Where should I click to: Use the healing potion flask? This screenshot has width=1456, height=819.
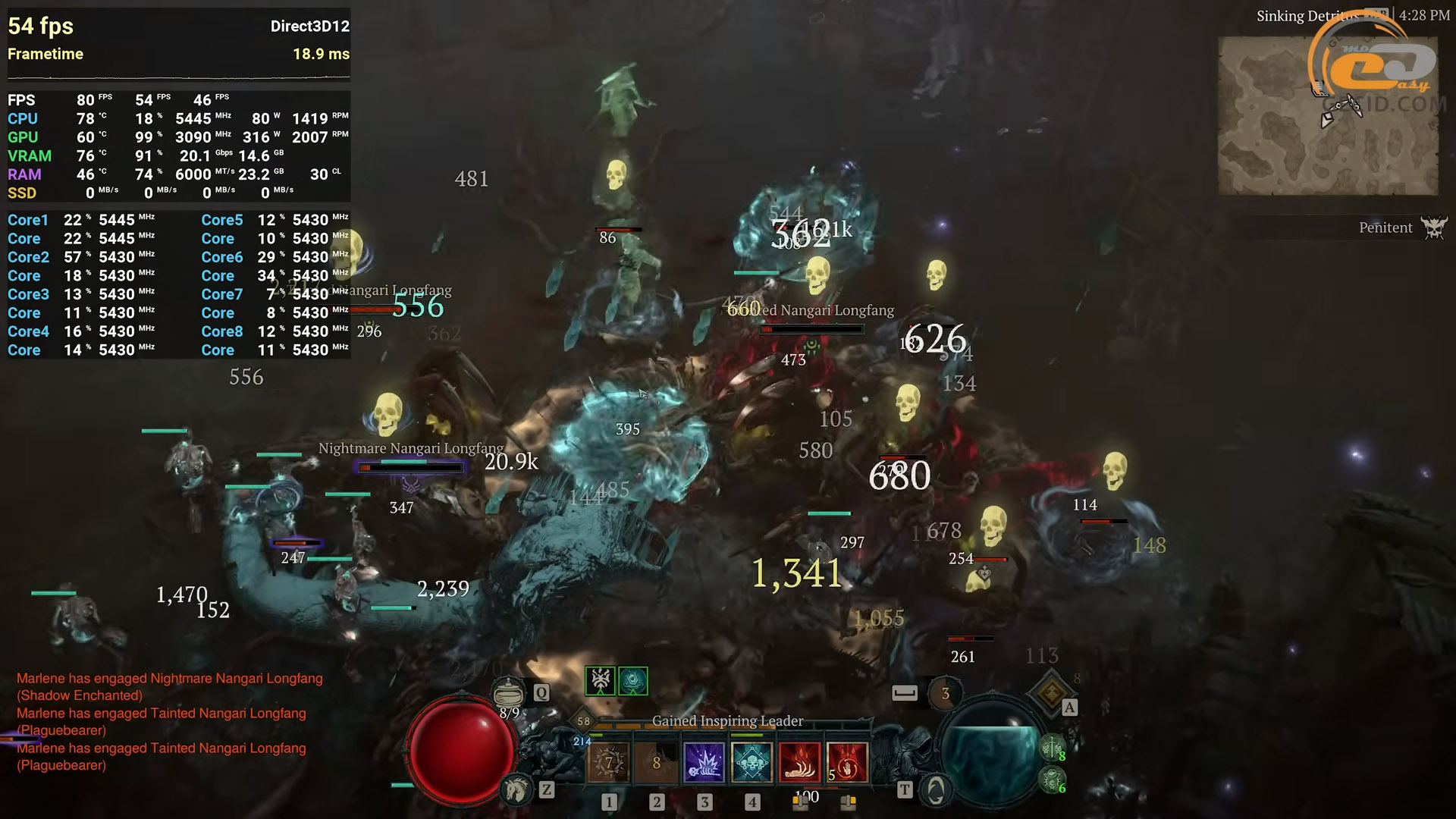pyautogui.click(x=508, y=692)
